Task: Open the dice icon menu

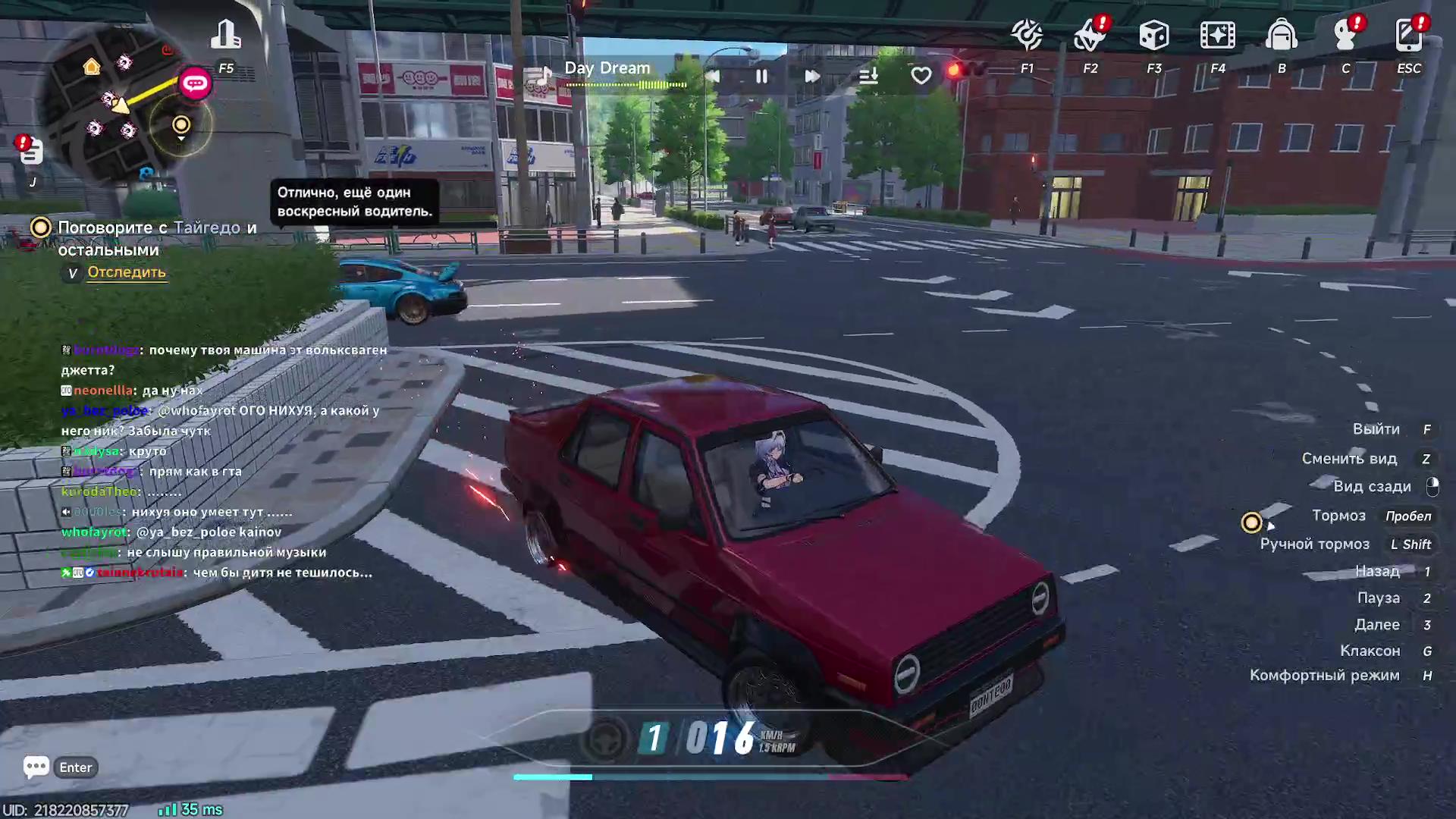Action: pyautogui.click(x=1153, y=35)
